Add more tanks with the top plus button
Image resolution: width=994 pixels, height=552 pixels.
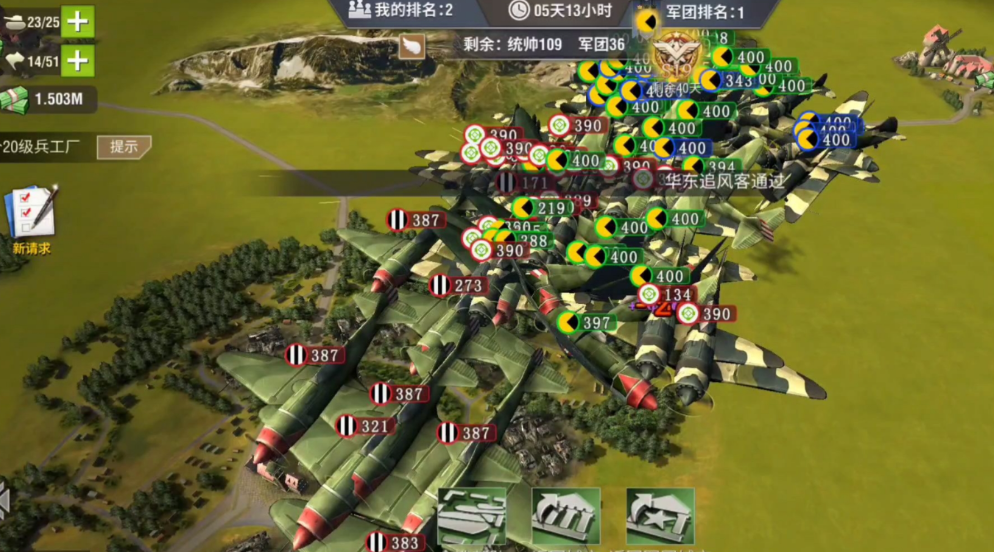click(77, 21)
